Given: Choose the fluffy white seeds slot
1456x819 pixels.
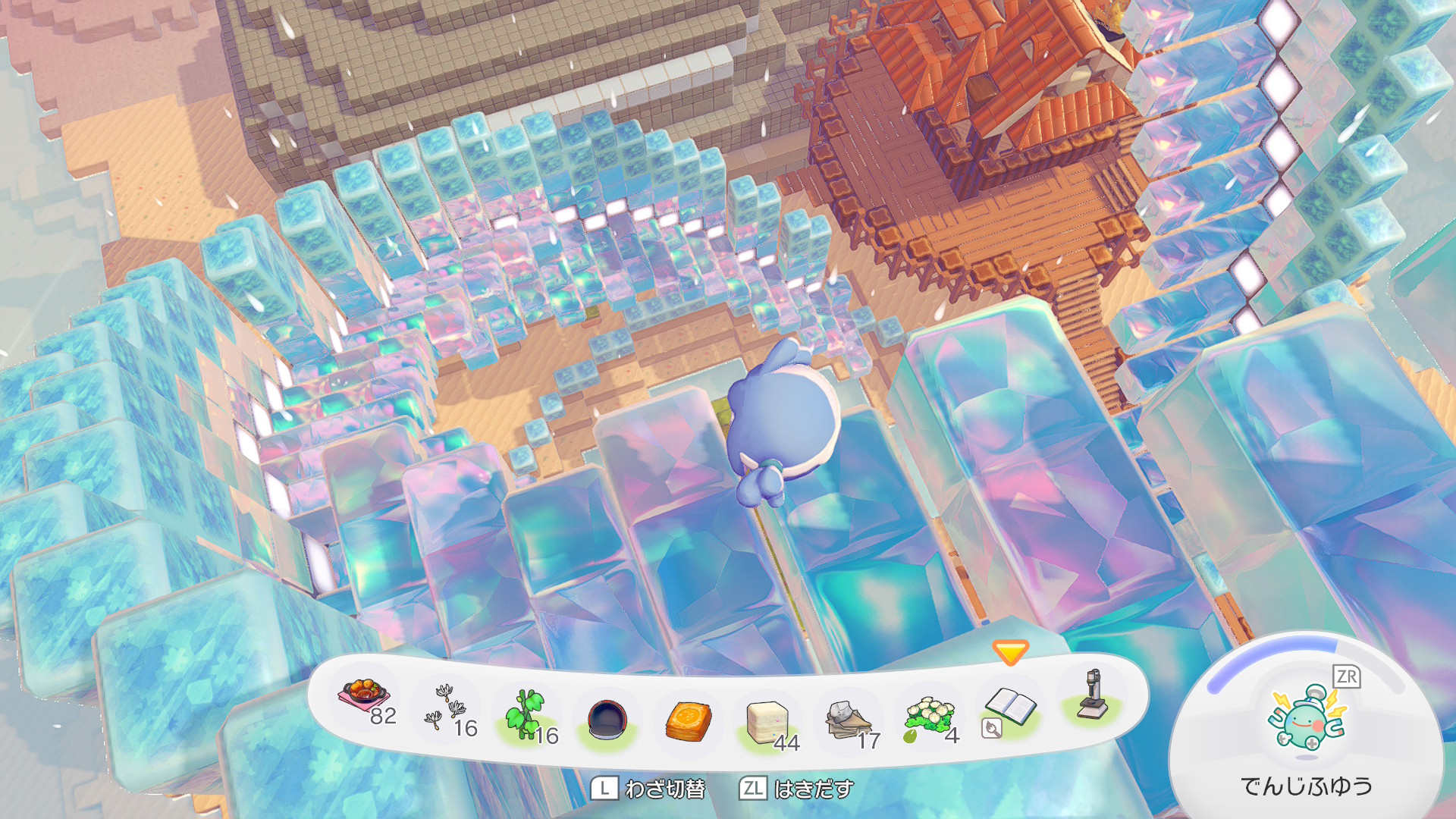Looking at the screenshot, I should (x=447, y=708).
